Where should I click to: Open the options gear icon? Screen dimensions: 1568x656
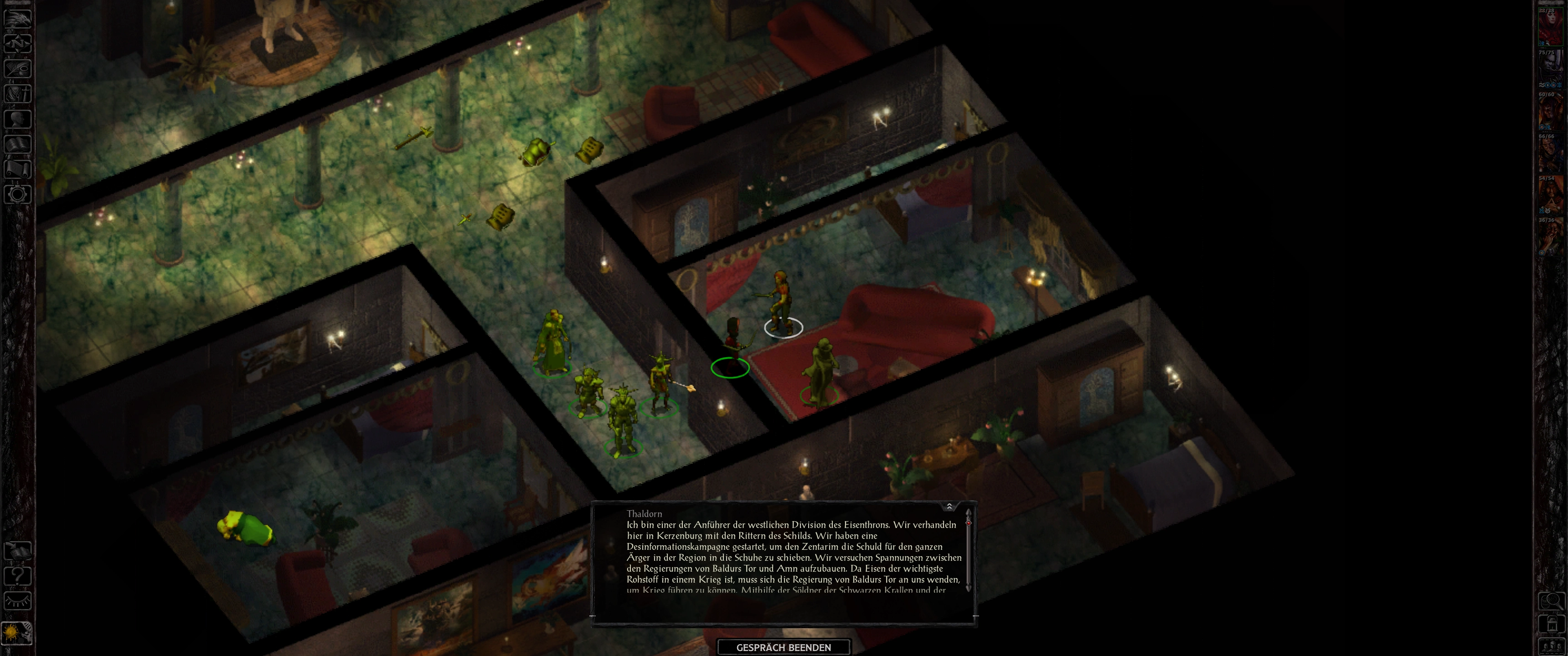click(x=17, y=195)
